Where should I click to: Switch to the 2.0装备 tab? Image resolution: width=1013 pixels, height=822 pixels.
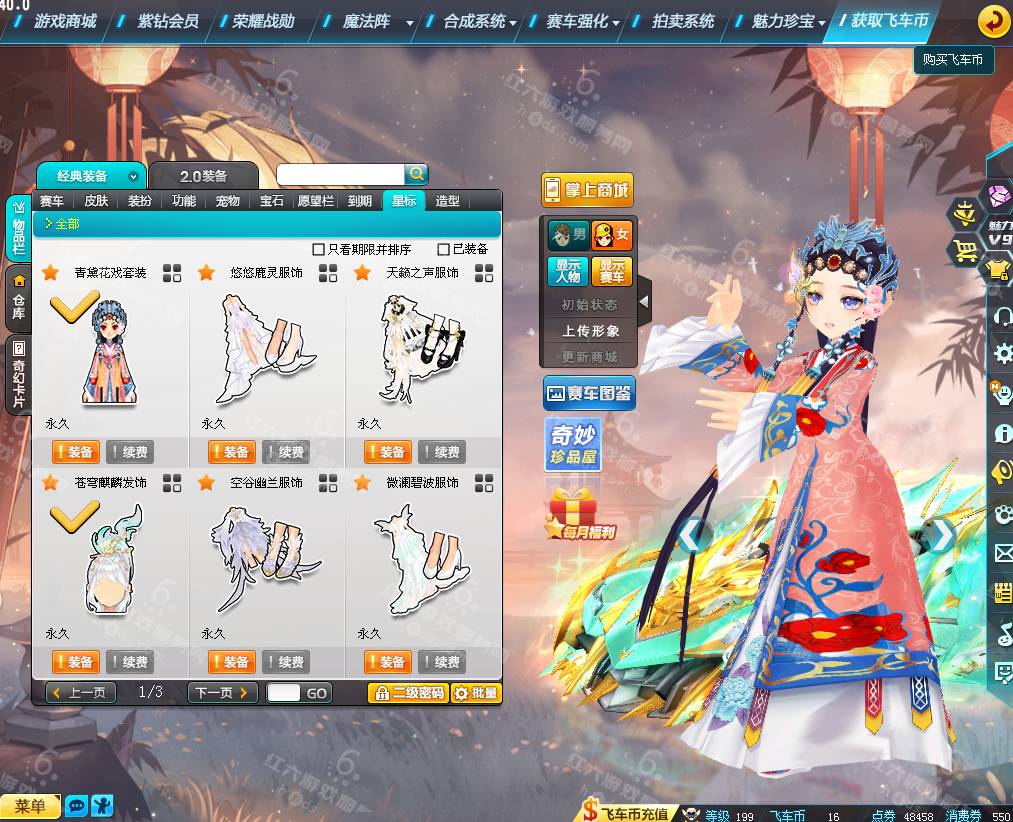click(x=203, y=176)
